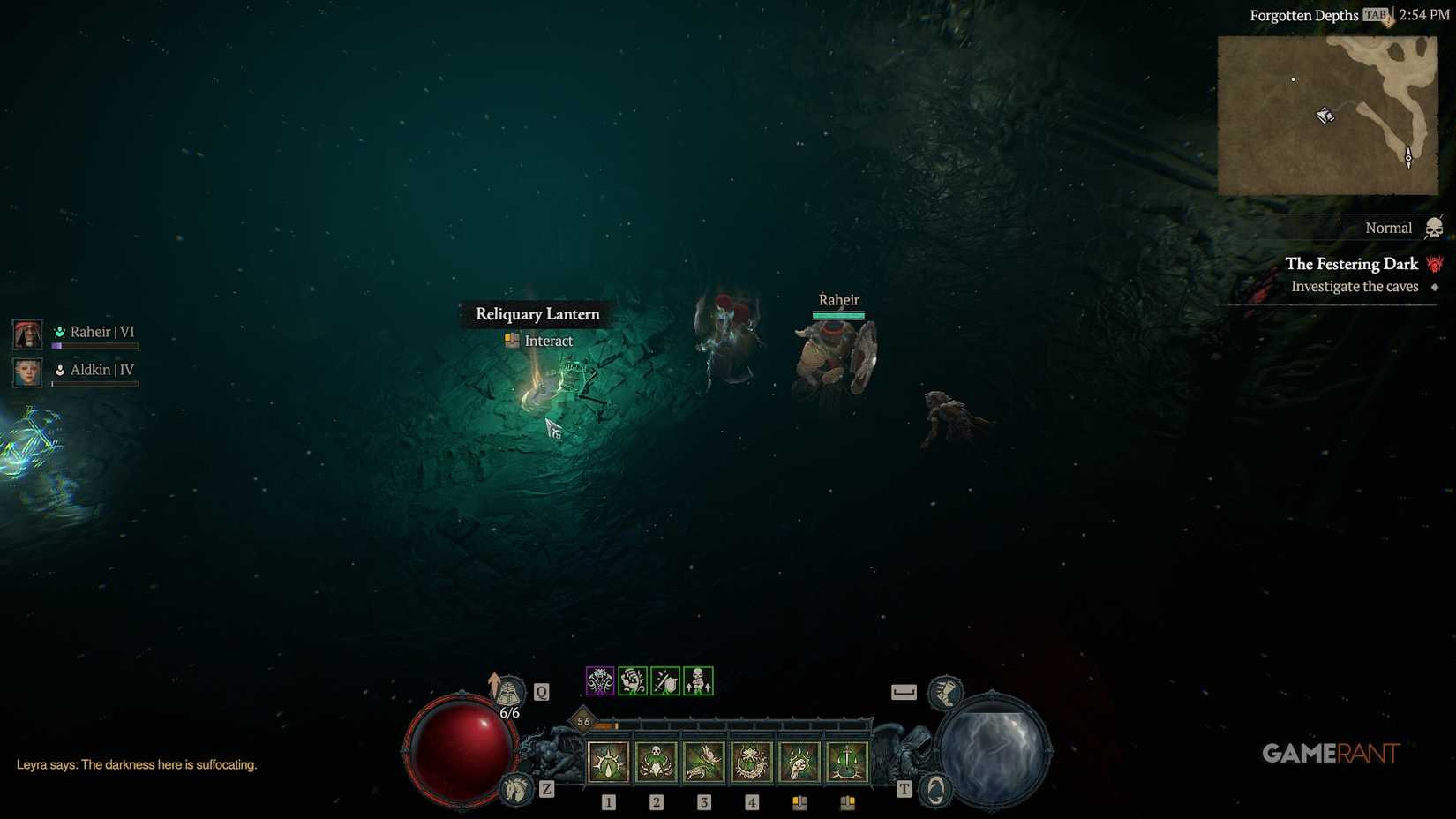Use the sword-in-ground skill at hotbar's right end

click(847, 761)
